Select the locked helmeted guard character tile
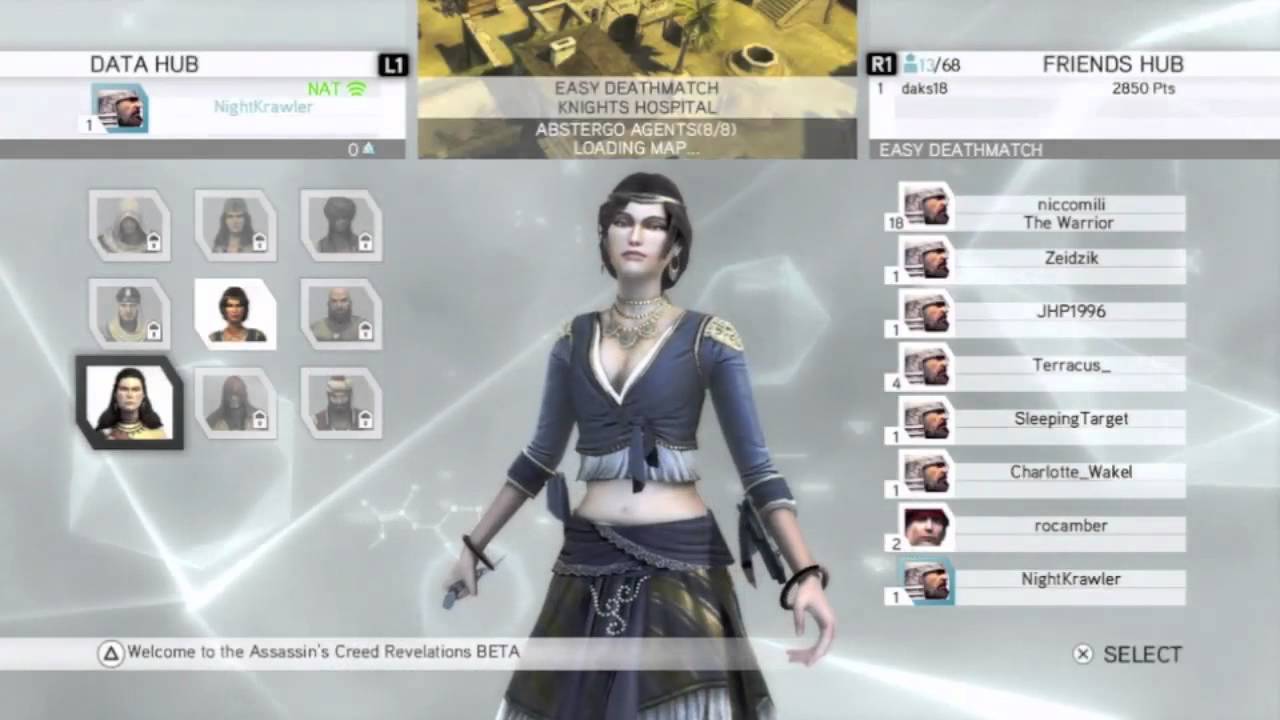1280x720 pixels. click(x=129, y=313)
